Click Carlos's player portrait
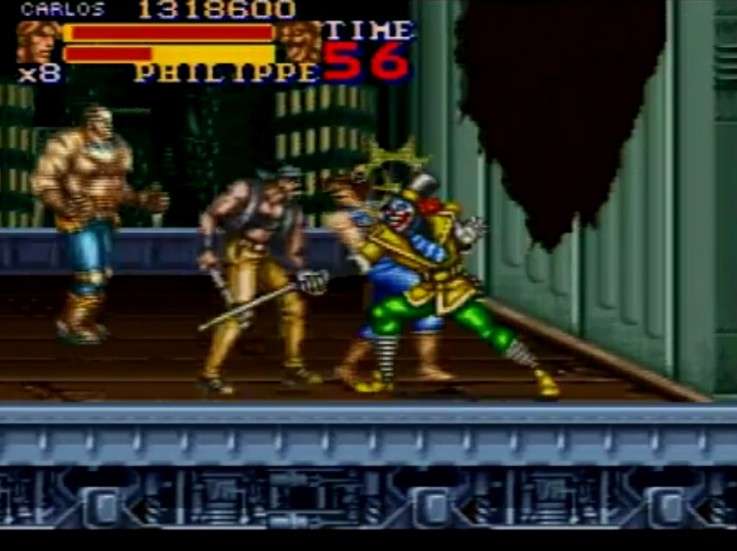Screen dimensions: 737x551 coord(38,42)
